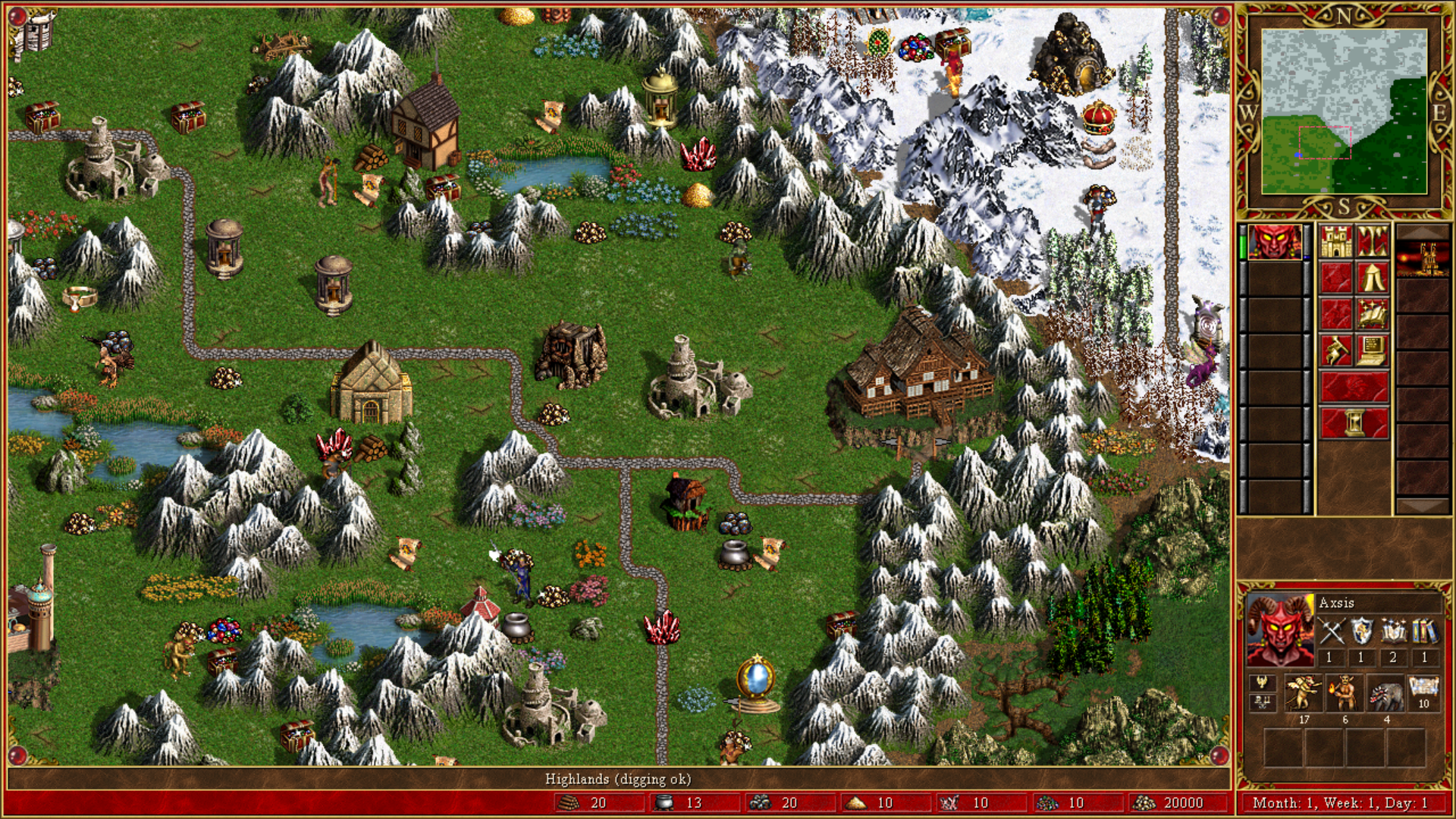The image size is (1456, 819).
Task: Click Axsis's large portrait in info panel
Action: 1280,630
